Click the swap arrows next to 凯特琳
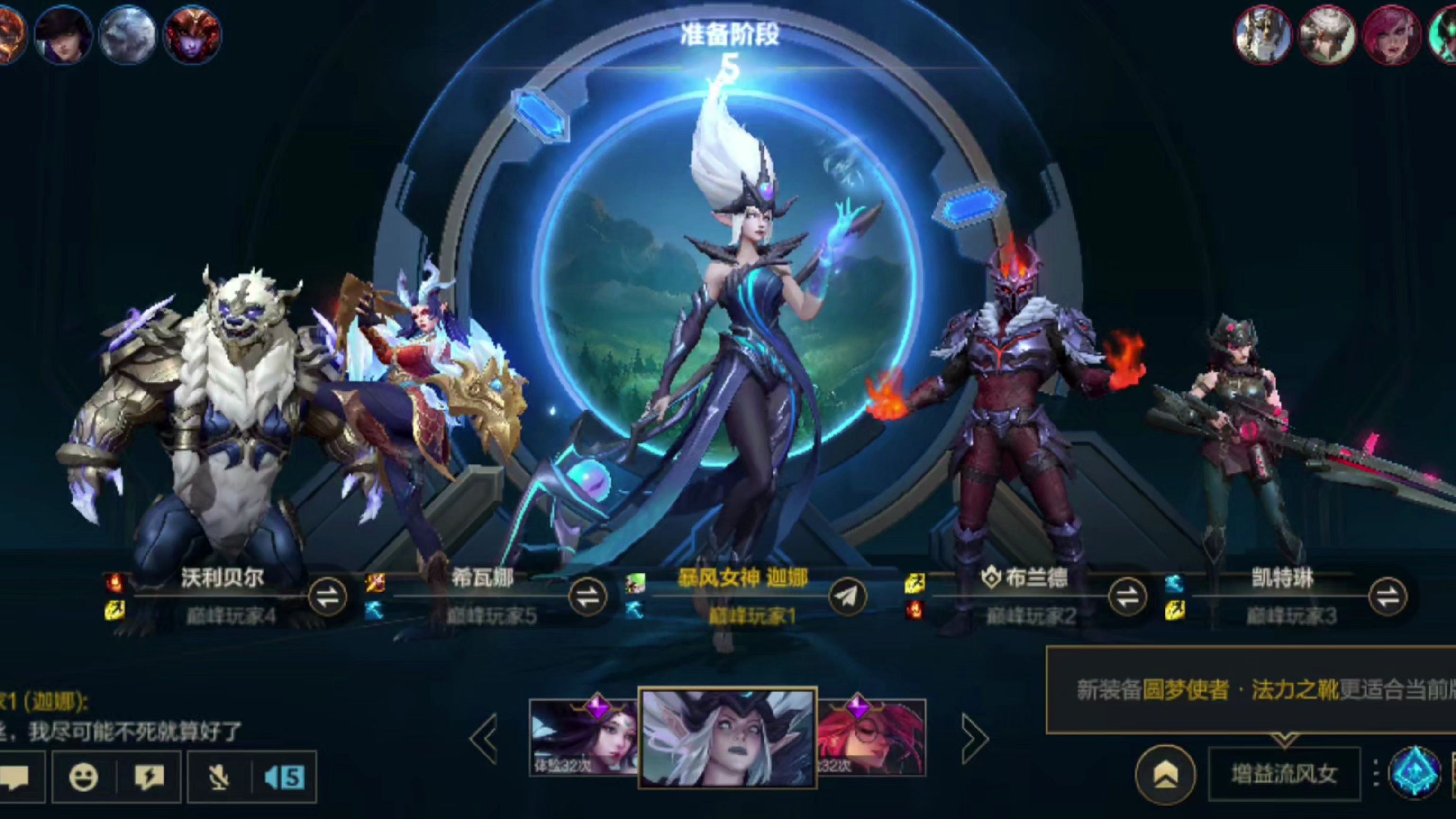Screen dimensions: 1456x819 click(x=1387, y=597)
